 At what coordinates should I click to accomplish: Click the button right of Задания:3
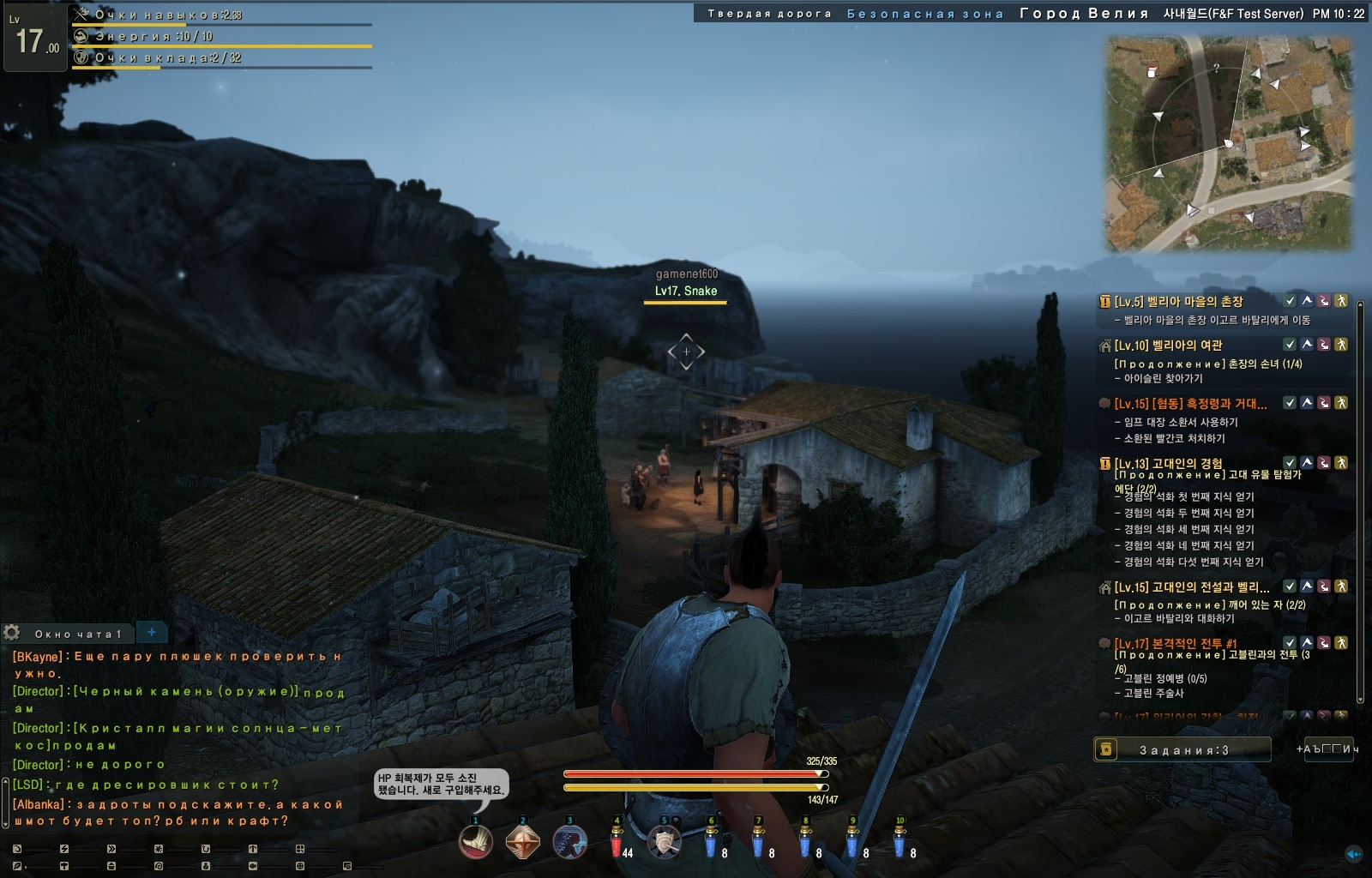pyautogui.click(x=1328, y=749)
